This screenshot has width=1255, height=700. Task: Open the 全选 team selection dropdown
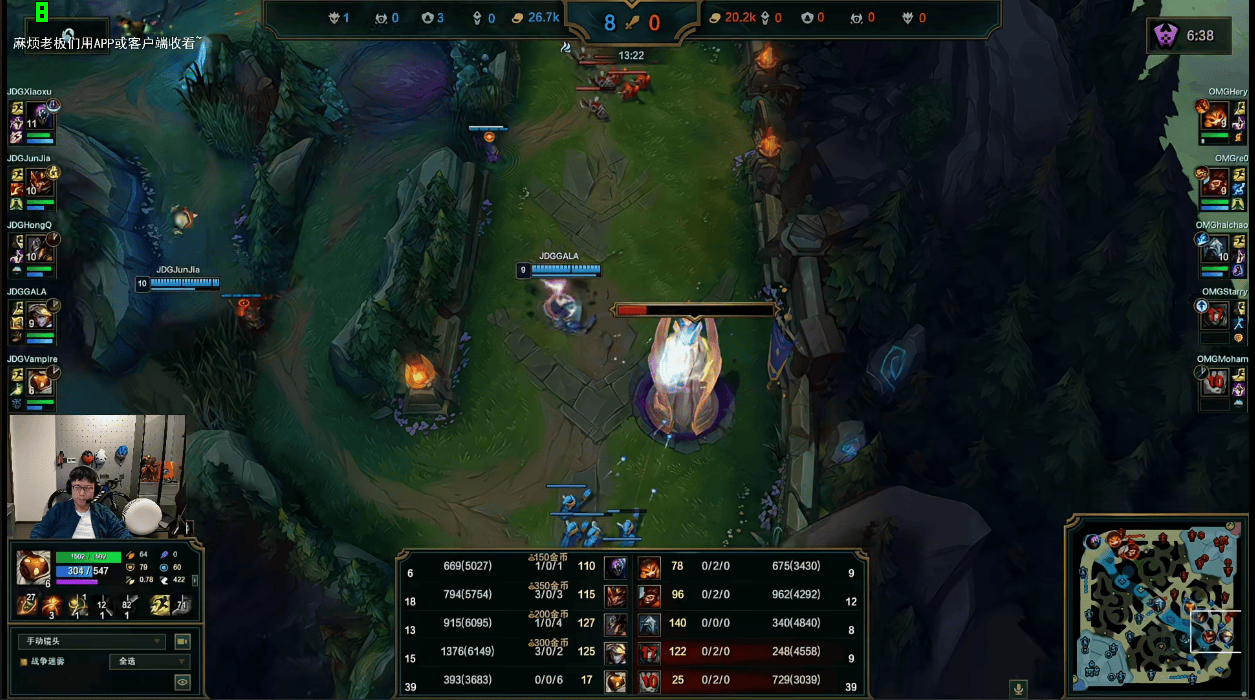tap(148, 661)
